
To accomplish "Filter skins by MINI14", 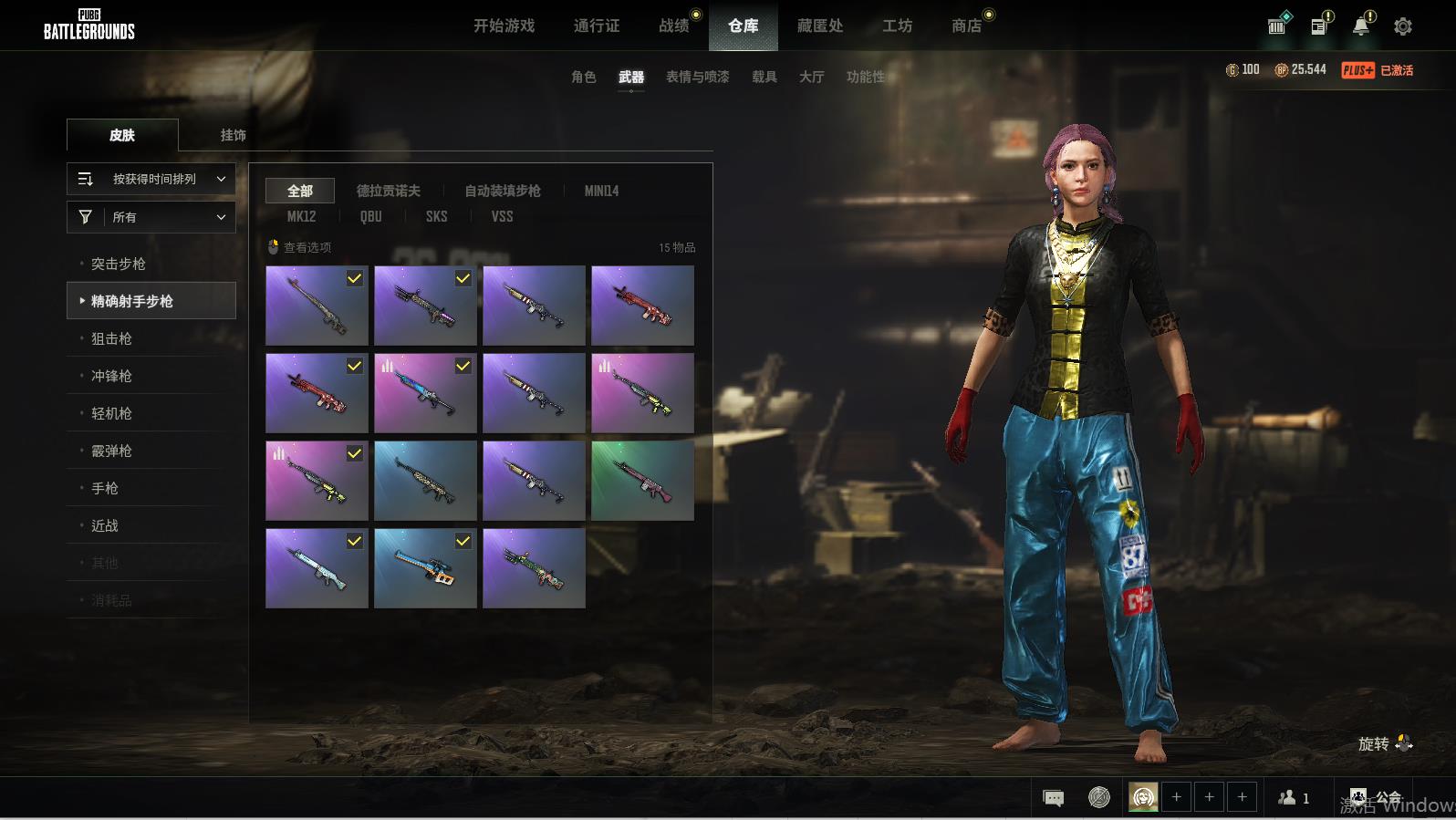I will [601, 191].
